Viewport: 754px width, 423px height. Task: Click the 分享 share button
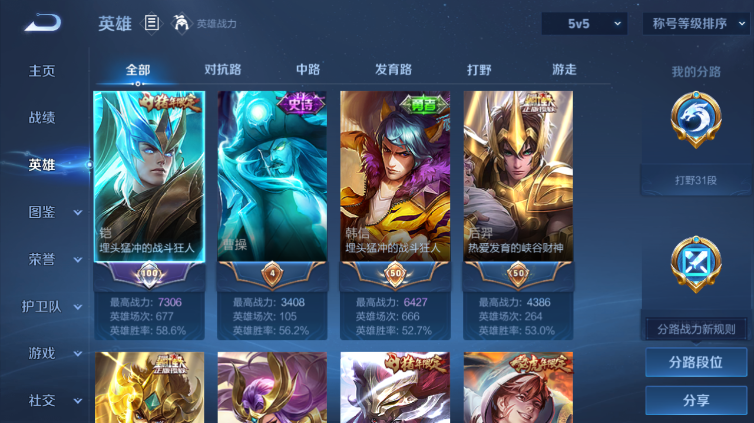[696, 400]
